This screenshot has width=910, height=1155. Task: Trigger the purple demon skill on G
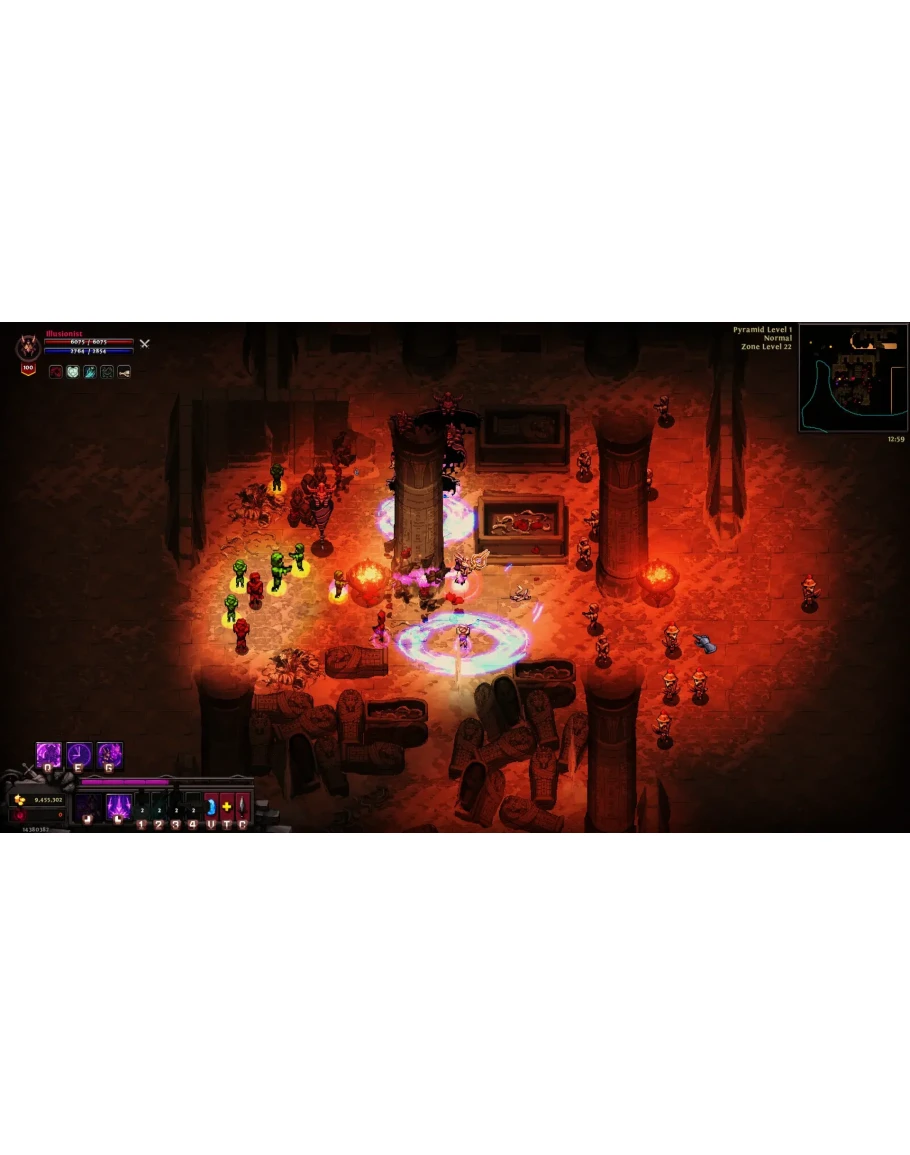[x=109, y=755]
